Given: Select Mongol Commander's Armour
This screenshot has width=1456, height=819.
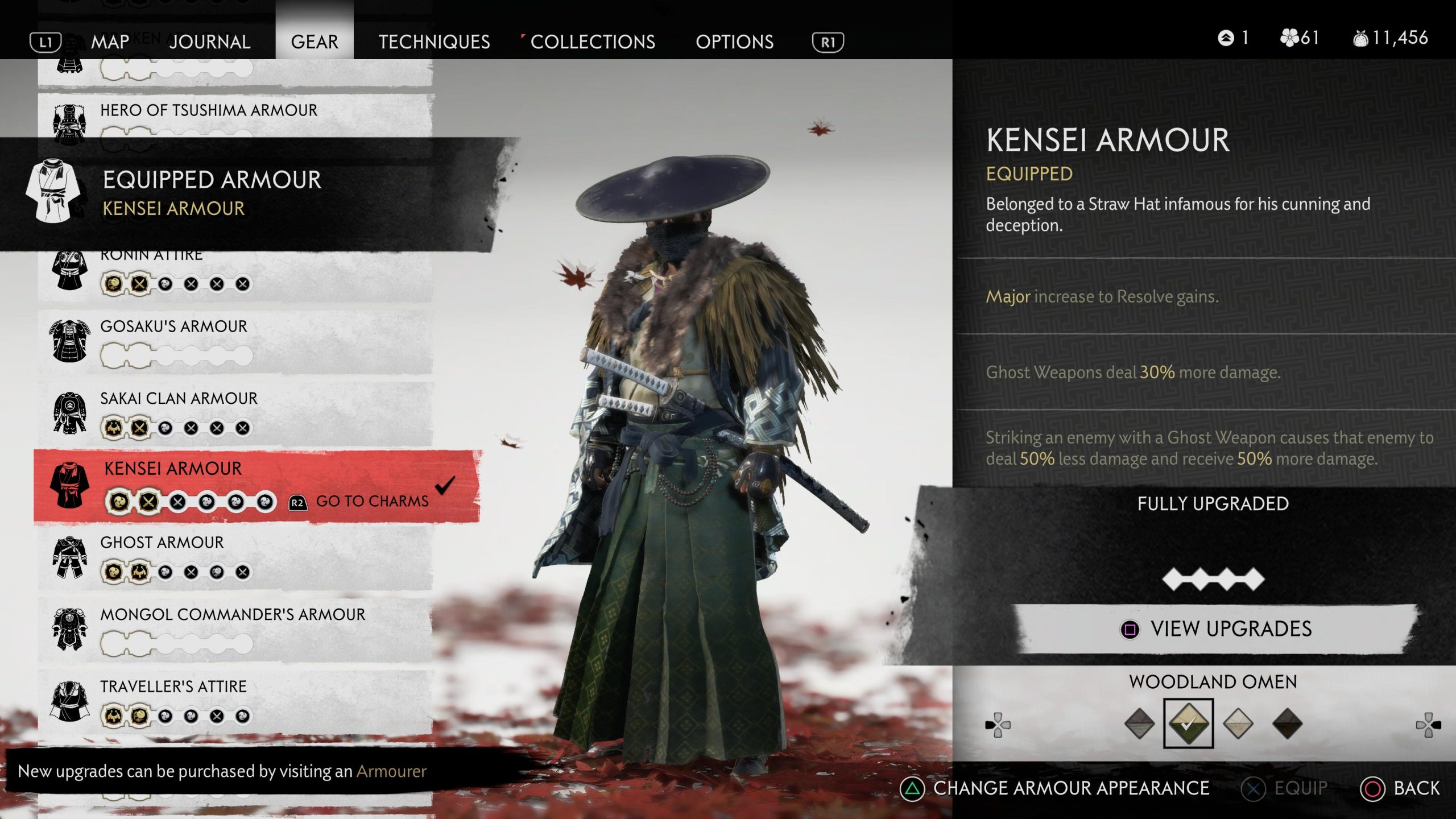Looking at the screenshot, I should 233,615.
